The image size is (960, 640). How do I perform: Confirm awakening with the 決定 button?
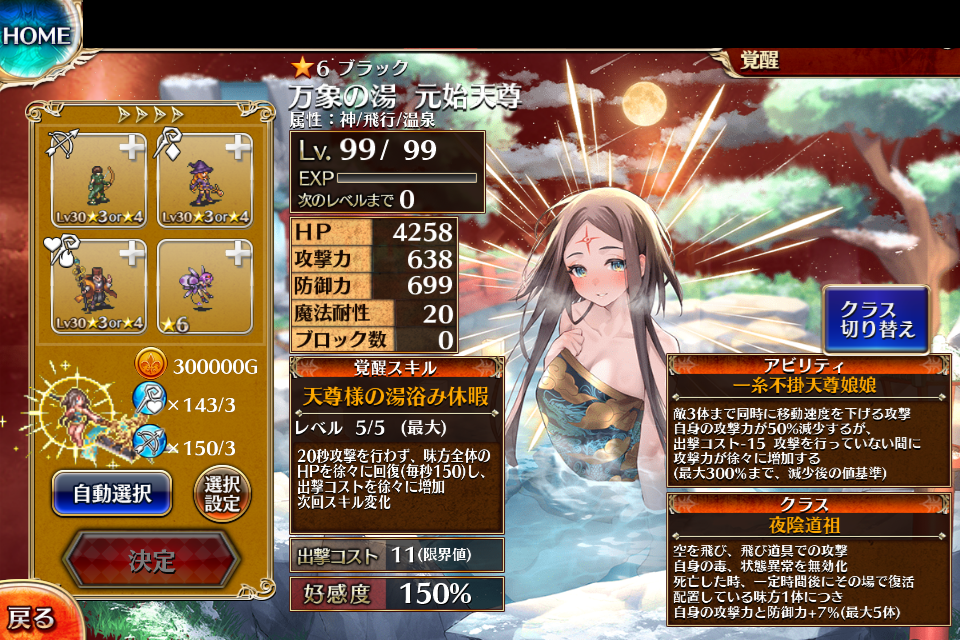[x=151, y=560]
